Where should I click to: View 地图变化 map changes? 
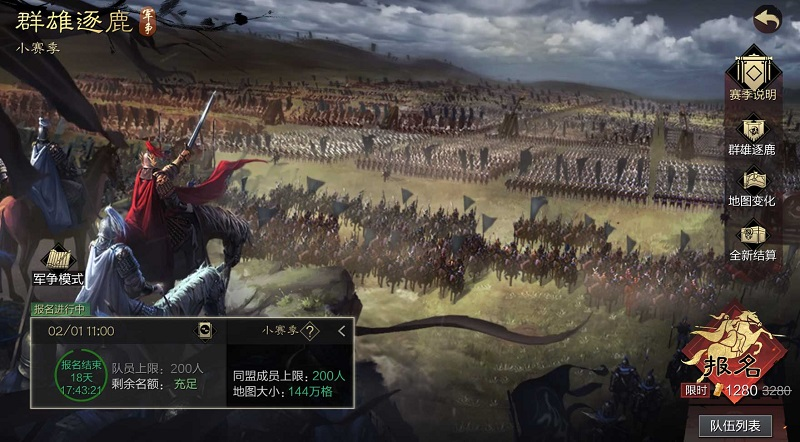[x=751, y=185]
